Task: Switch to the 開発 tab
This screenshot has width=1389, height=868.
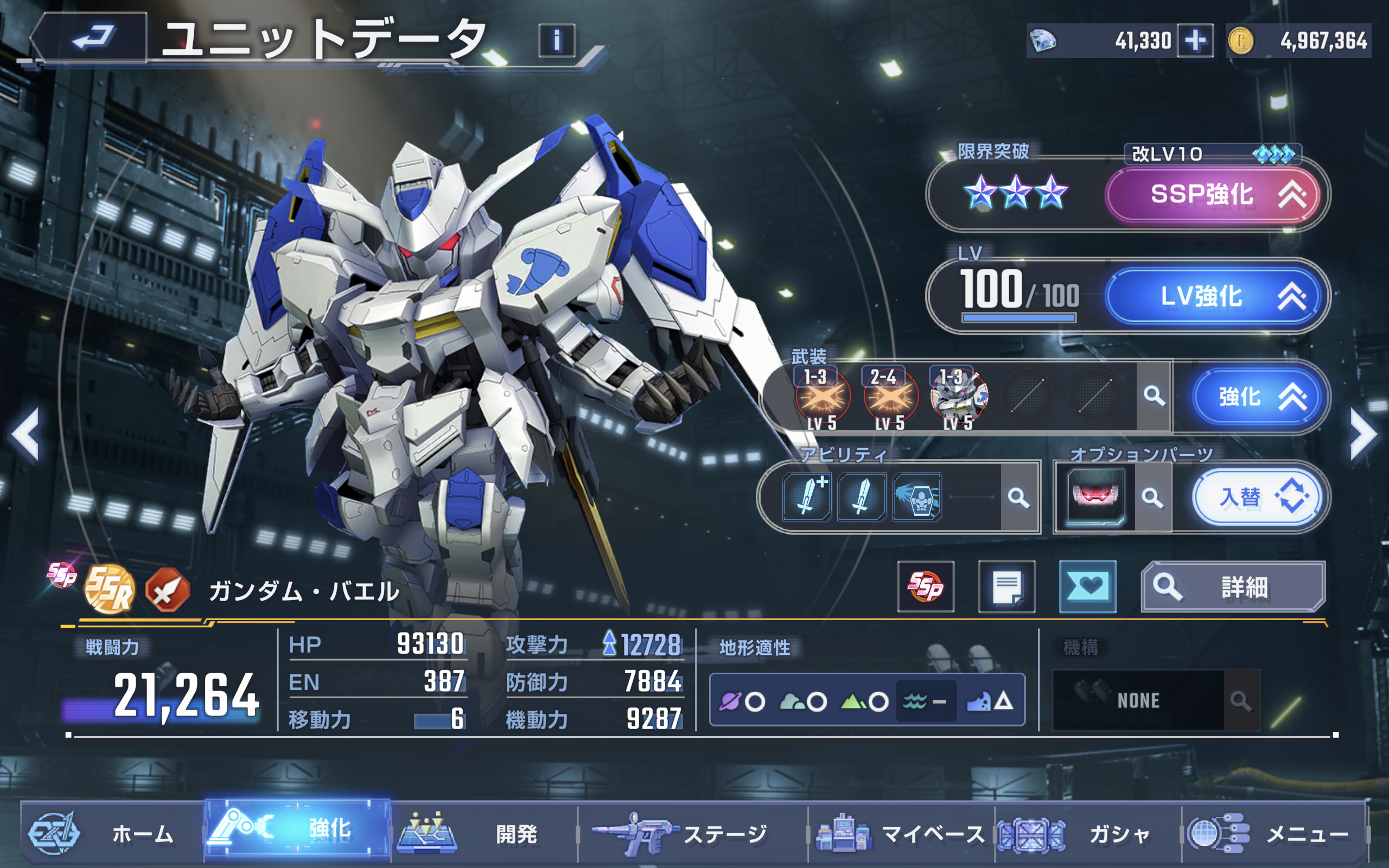Action: point(483,833)
